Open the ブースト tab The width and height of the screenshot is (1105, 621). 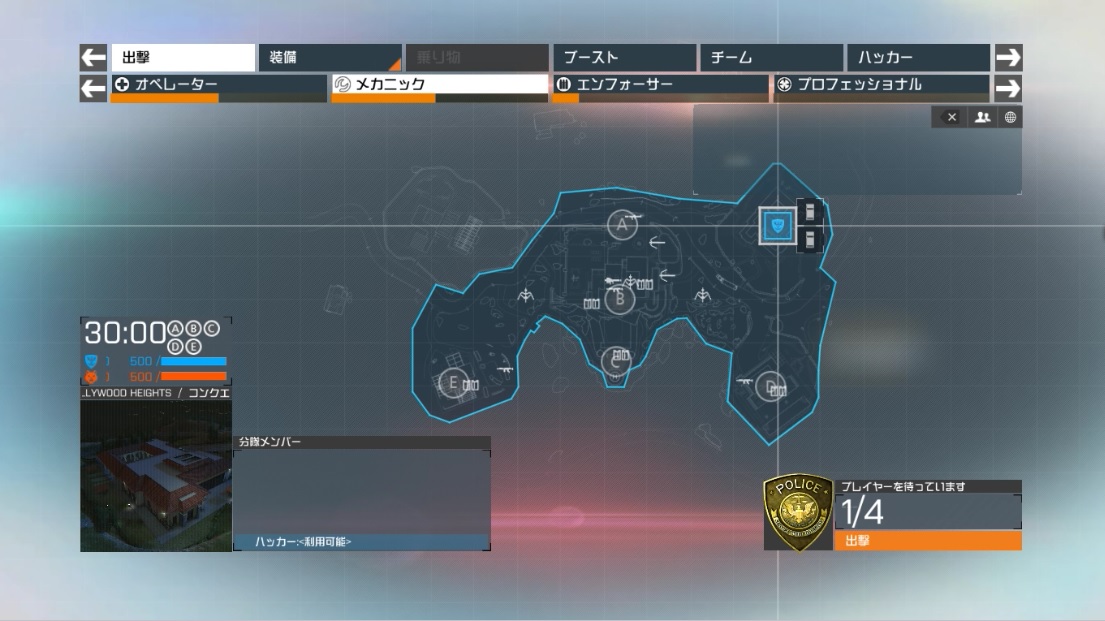click(624, 58)
